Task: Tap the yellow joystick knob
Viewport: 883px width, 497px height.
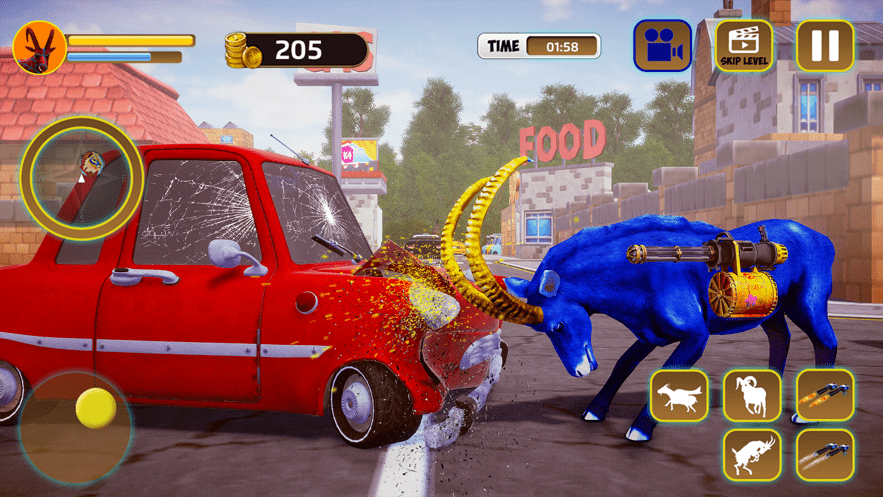Action: click(x=96, y=408)
